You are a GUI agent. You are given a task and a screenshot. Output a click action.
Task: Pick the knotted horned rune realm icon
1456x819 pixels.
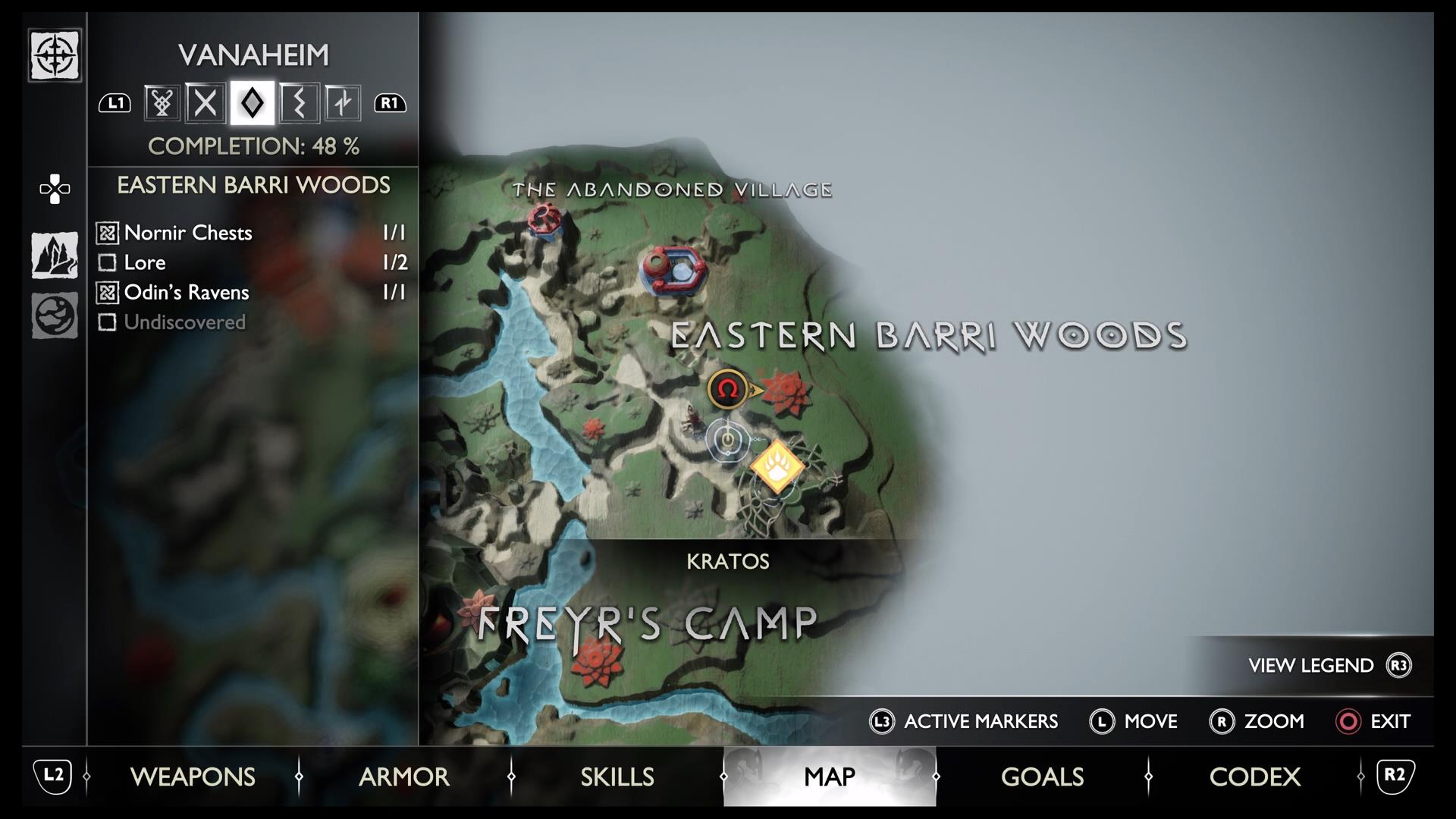tap(162, 102)
